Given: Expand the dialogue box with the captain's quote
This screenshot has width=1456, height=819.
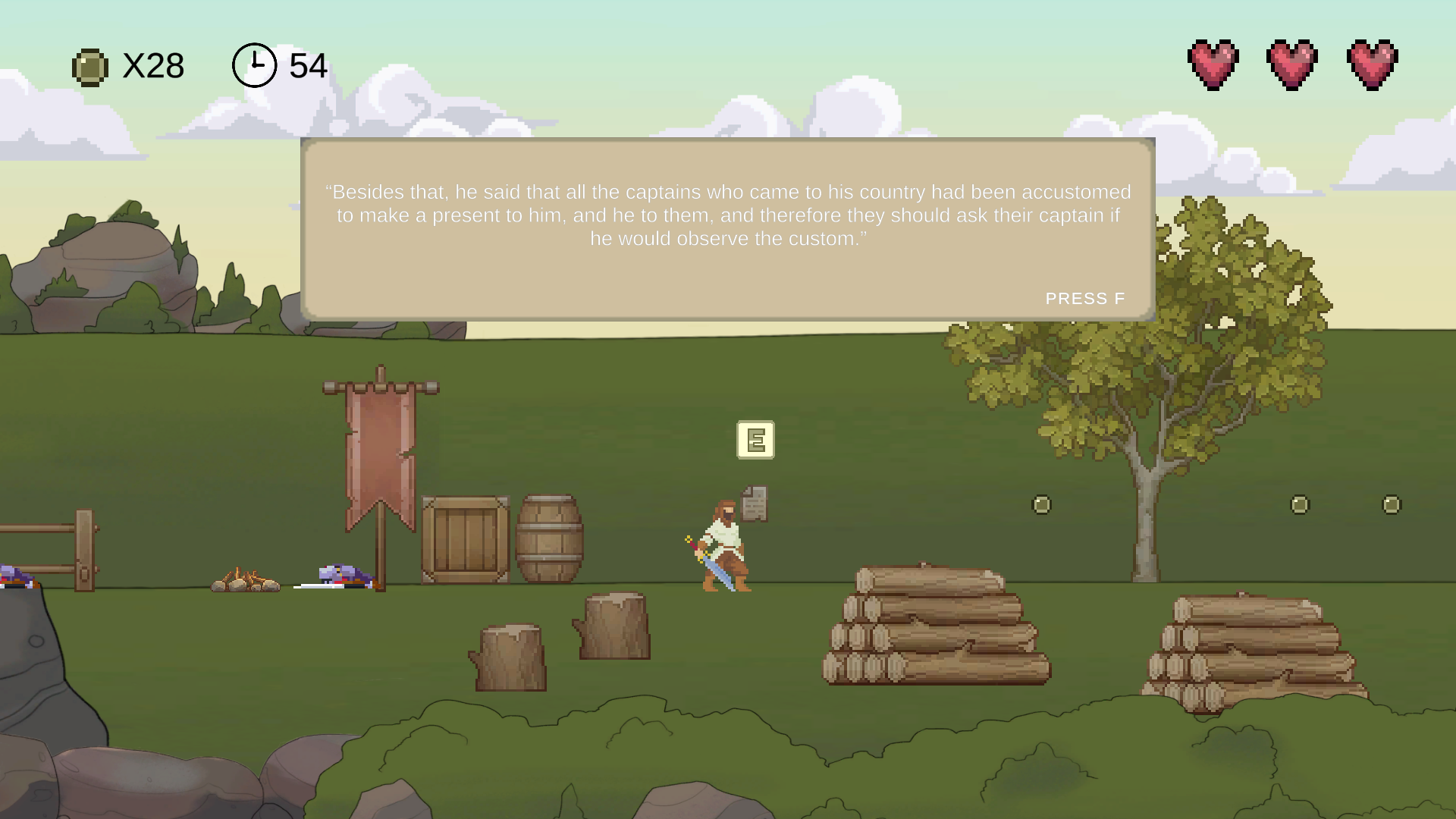Looking at the screenshot, I should point(726,227).
